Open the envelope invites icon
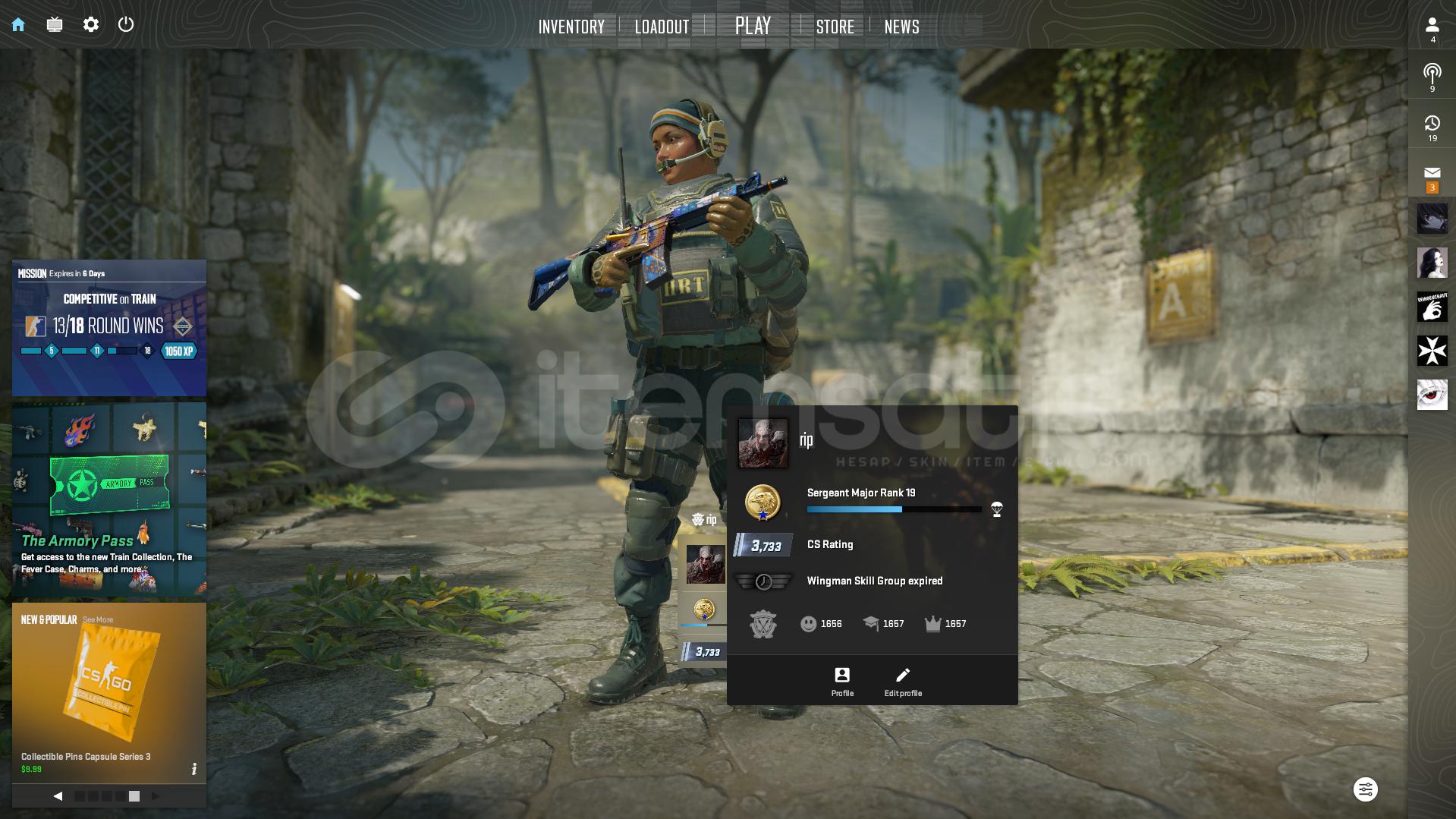Viewport: 1456px width, 819px height. (1432, 176)
